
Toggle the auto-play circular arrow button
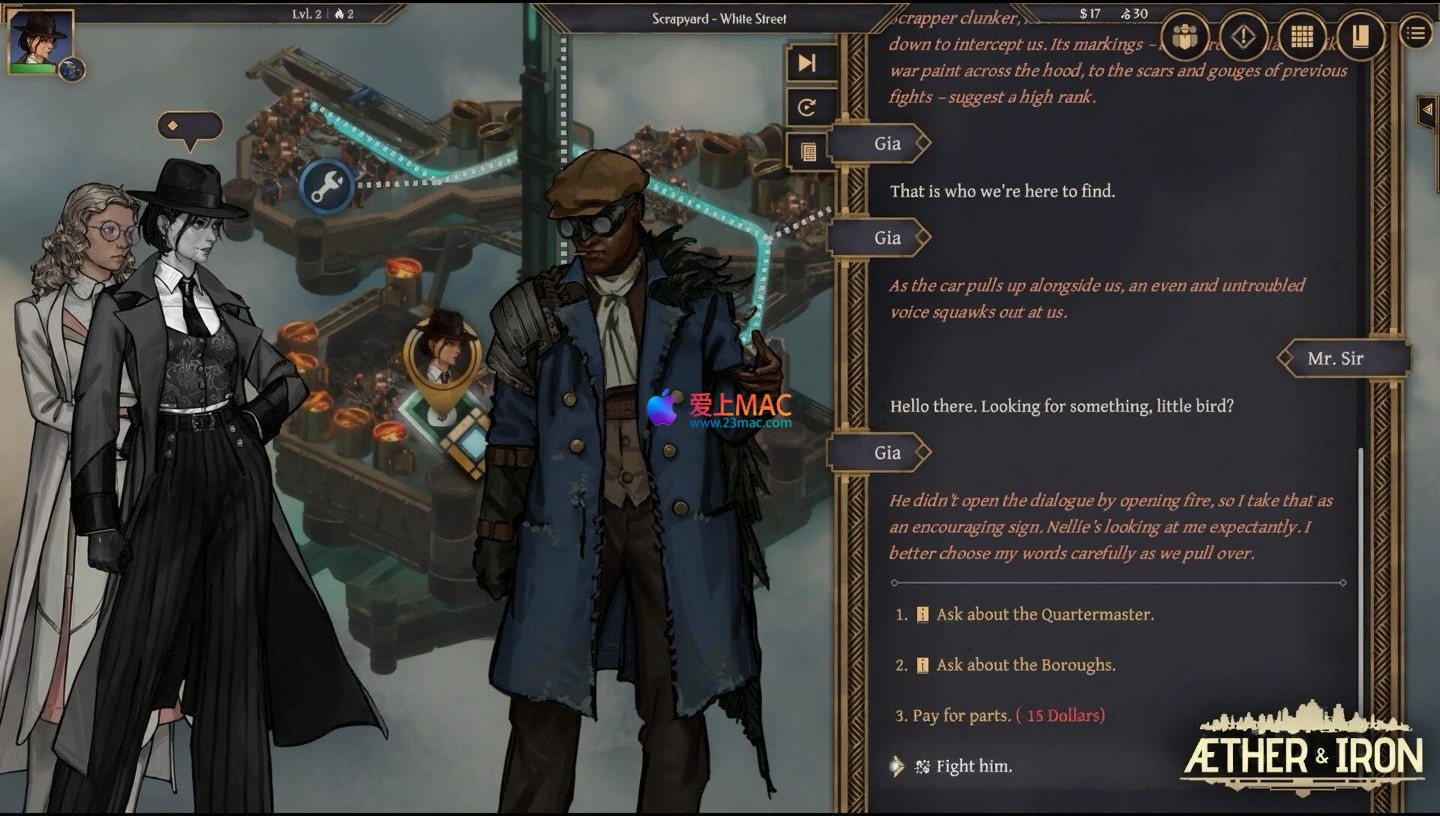tap(807, 108)
